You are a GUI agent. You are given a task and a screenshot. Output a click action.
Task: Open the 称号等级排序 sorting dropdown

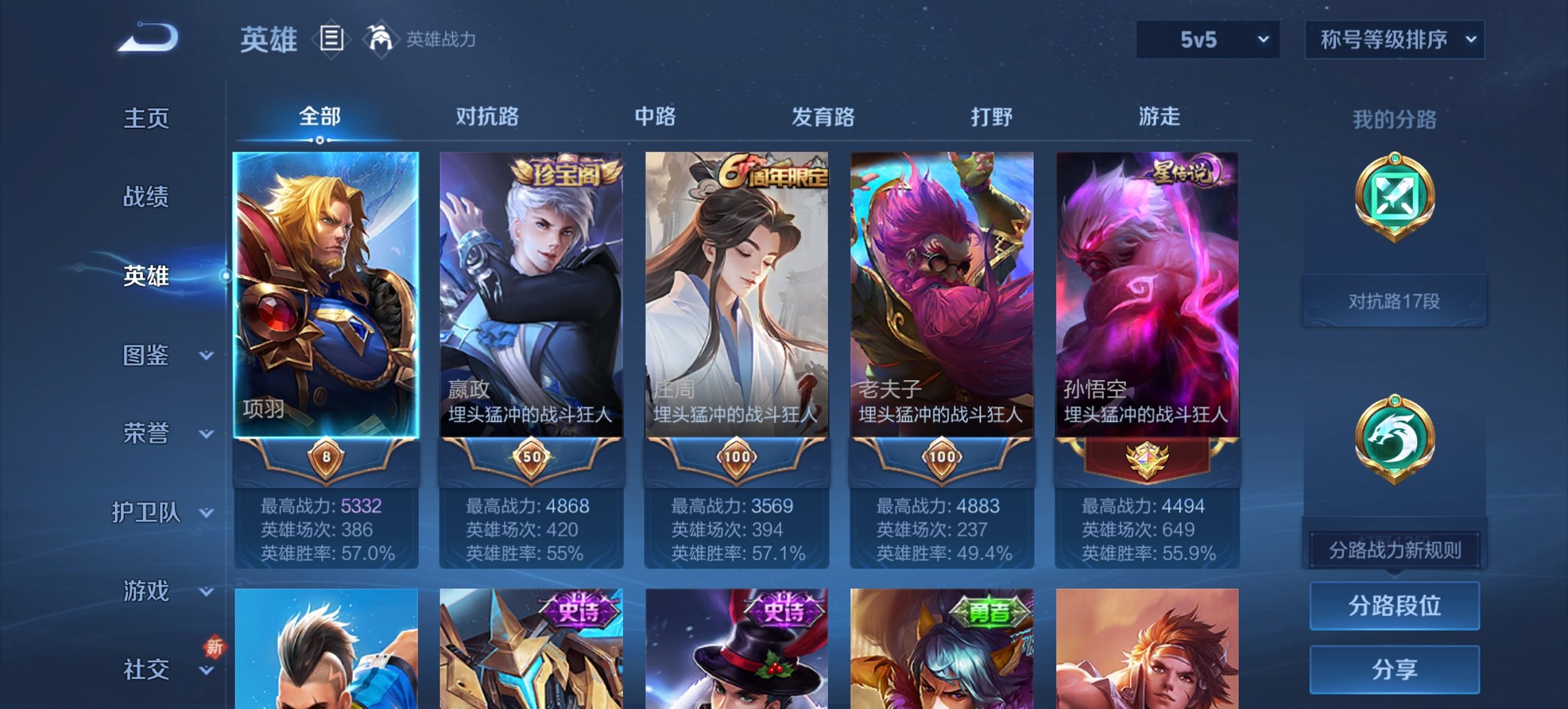1394,40
